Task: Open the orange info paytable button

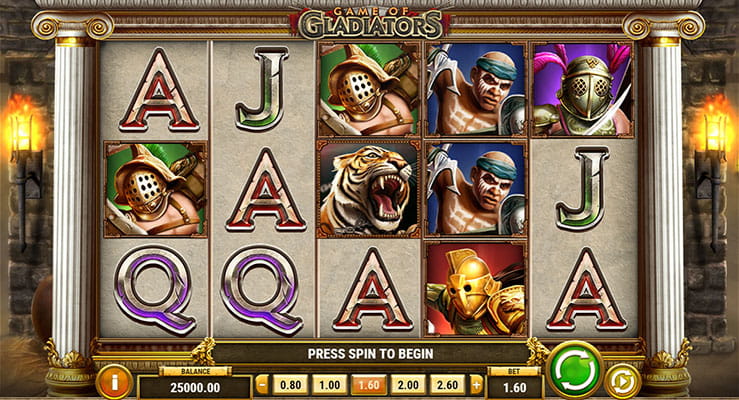Action: point(114,381)
